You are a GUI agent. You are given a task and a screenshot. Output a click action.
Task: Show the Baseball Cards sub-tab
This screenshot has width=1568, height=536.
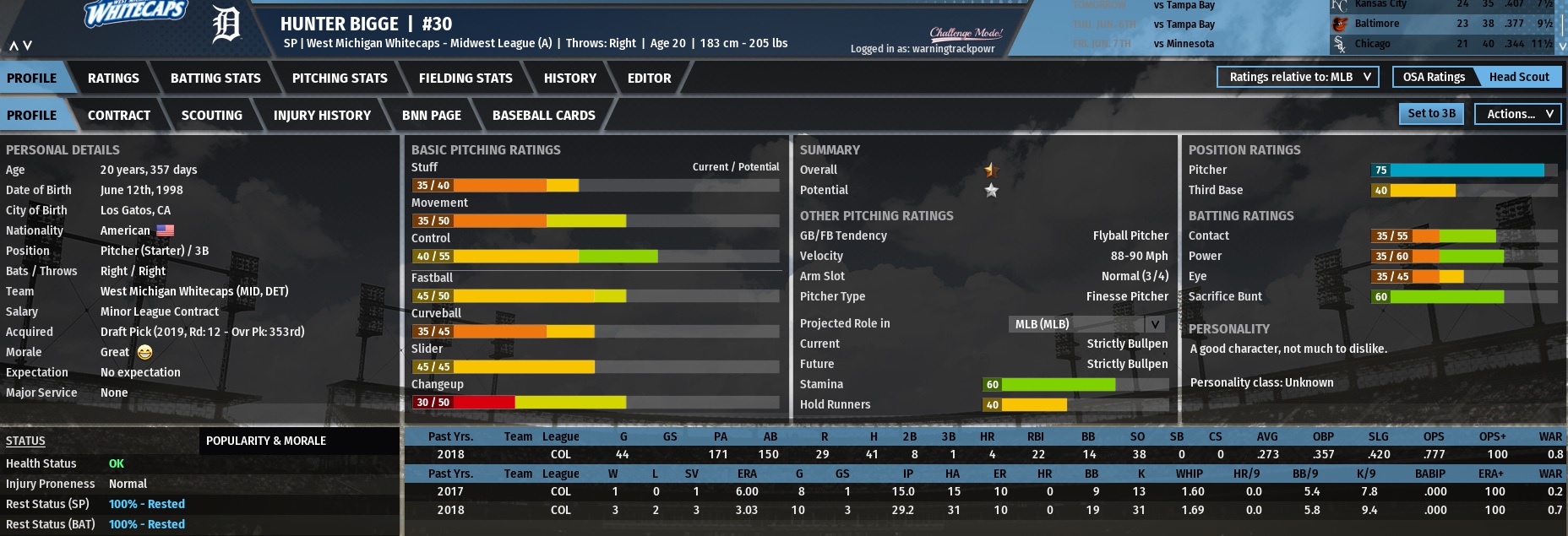tap(543, 115)
